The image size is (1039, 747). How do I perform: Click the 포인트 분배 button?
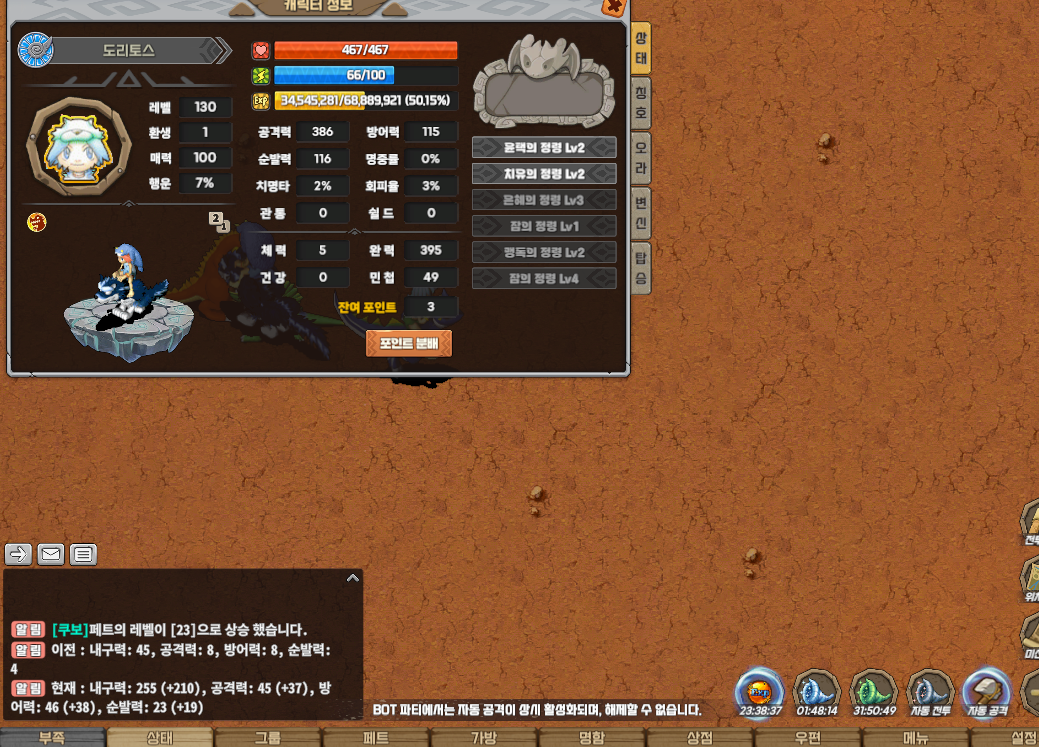point(409,343)
